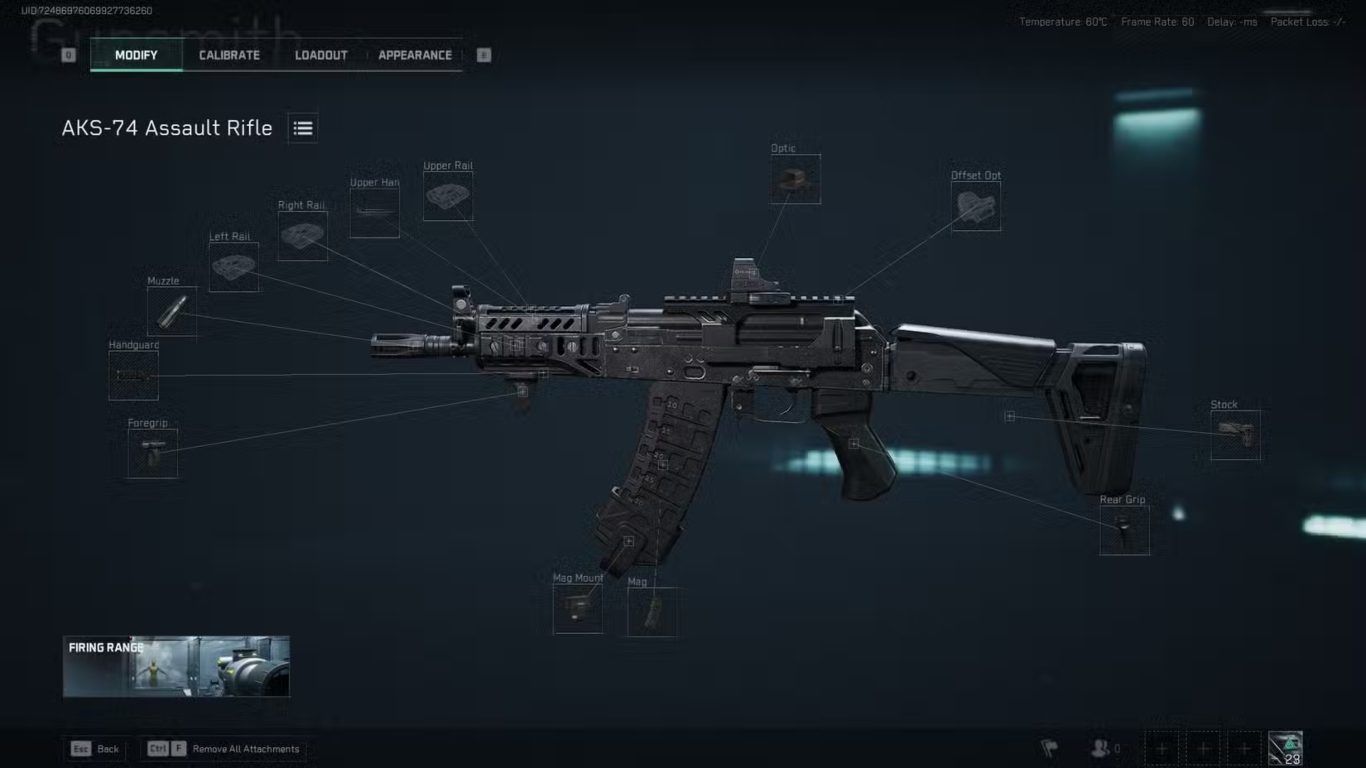
Task: Select the Handguard attachment slot
Action: tap(133, 375)
